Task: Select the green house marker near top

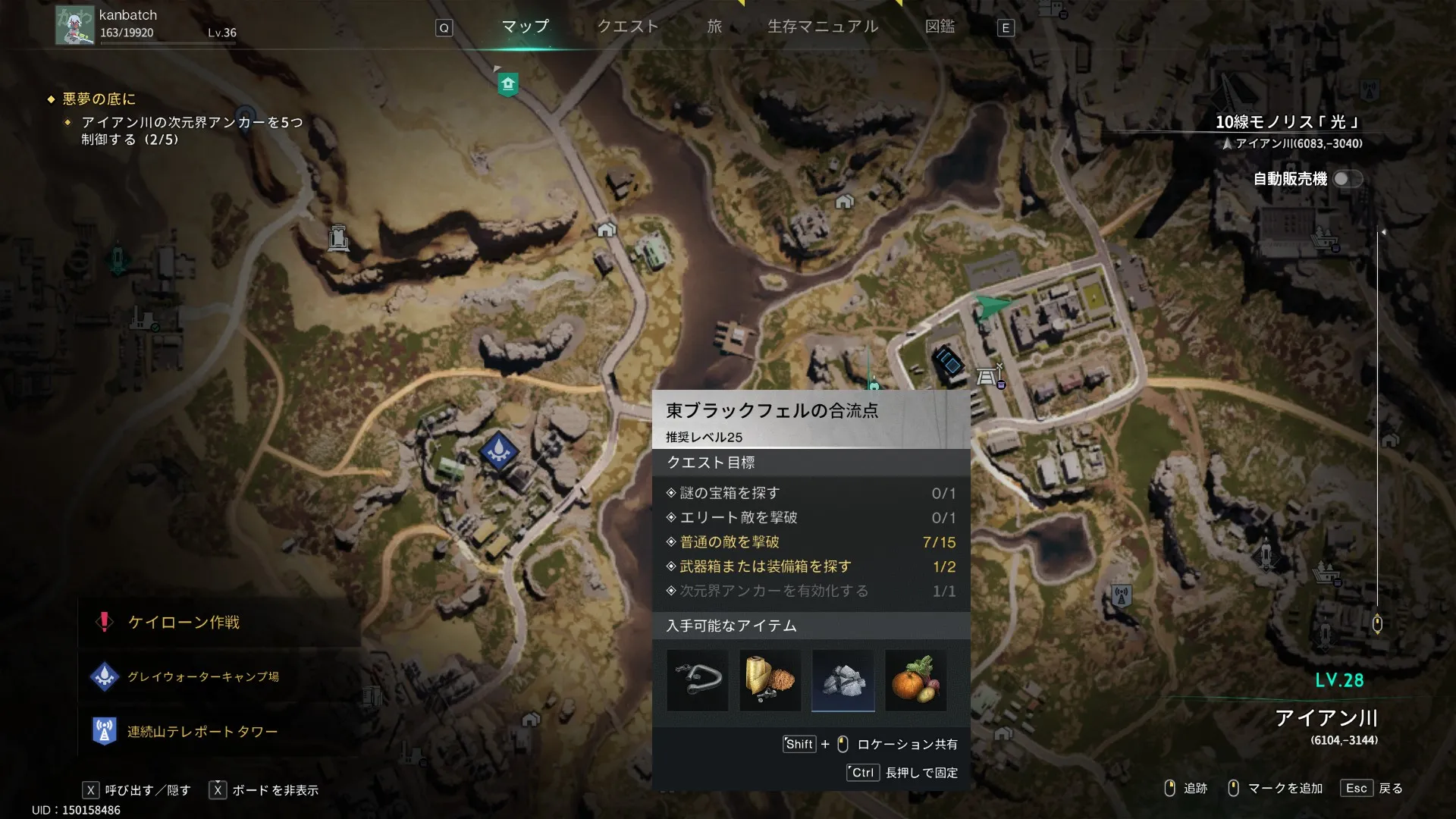Action: click(508, 83)
